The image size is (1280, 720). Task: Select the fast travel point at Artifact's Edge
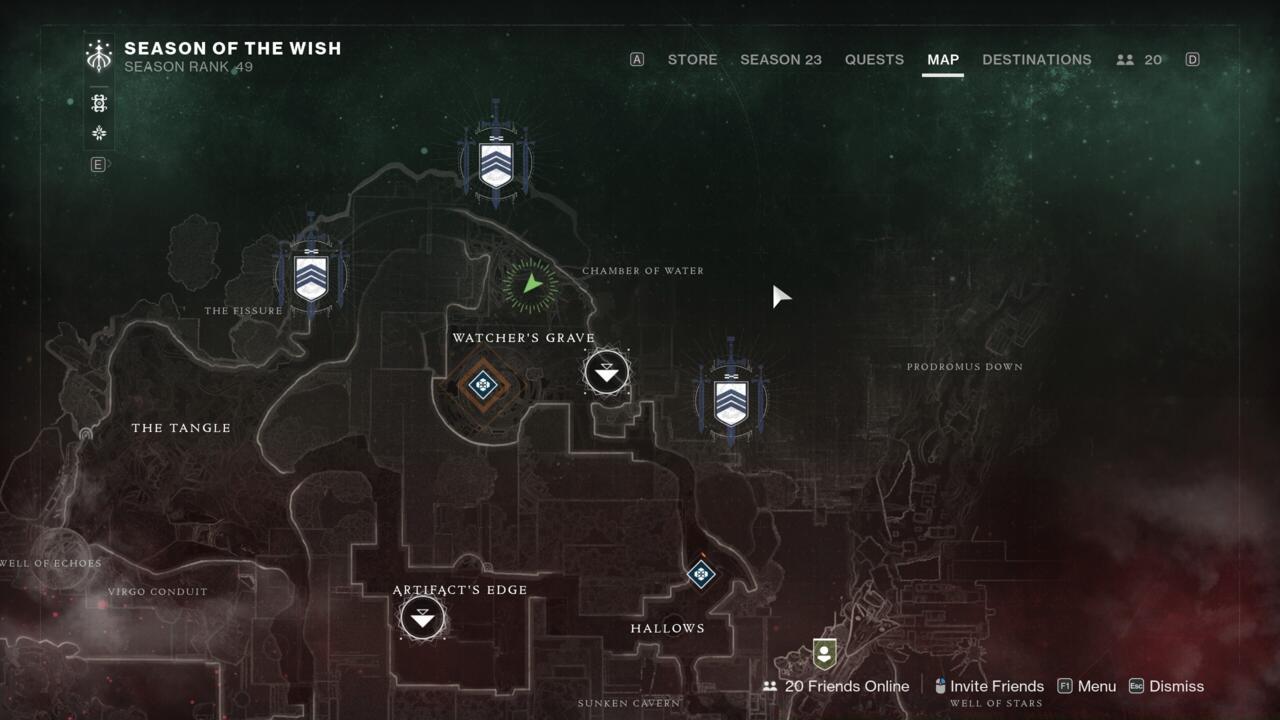(x=421, y=619)
